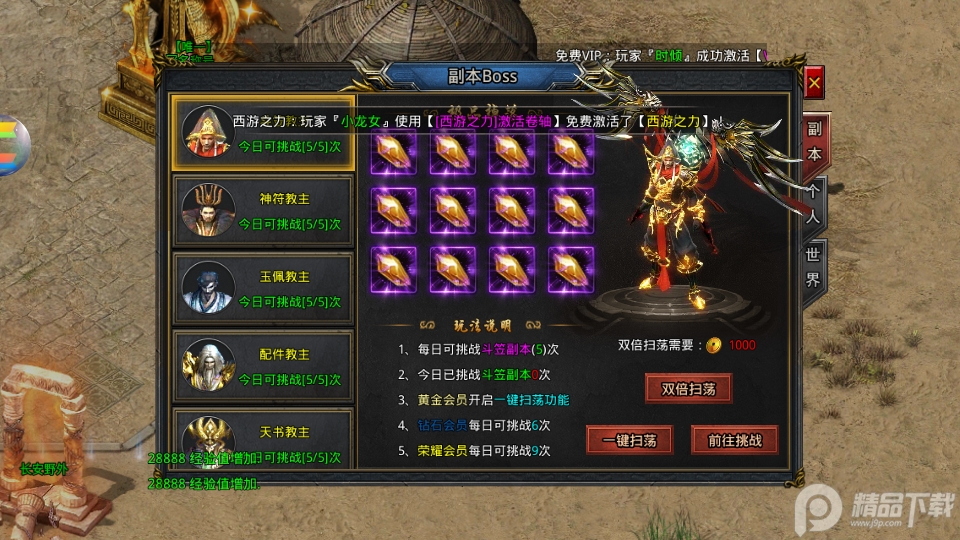Click the 双倍扫荡 button
The height and width of the screenshot is (540, 960).
pyautogui.click(x=688, y=388)
